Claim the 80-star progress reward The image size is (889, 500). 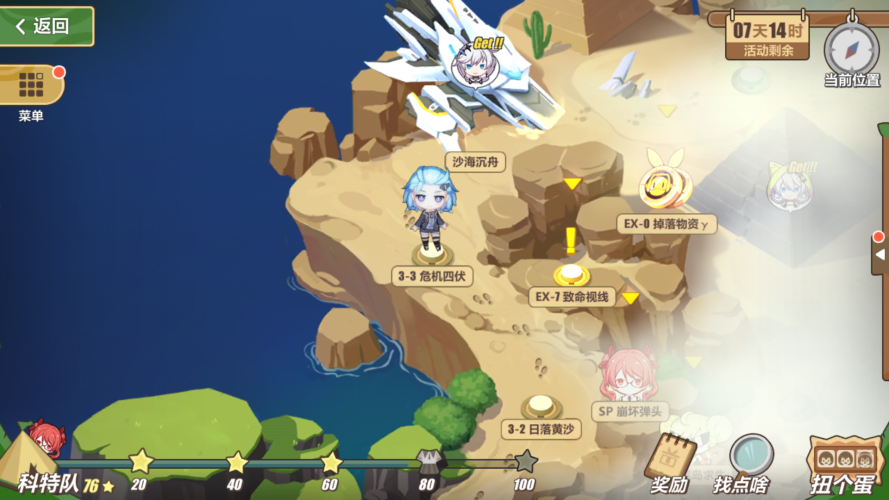[x=426, y=462]
